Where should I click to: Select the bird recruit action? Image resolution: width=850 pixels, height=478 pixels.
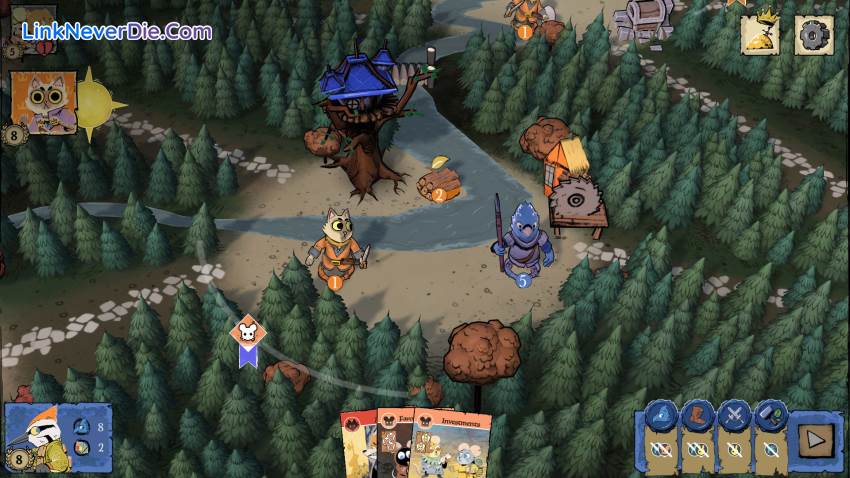click(x=661, y=416)
